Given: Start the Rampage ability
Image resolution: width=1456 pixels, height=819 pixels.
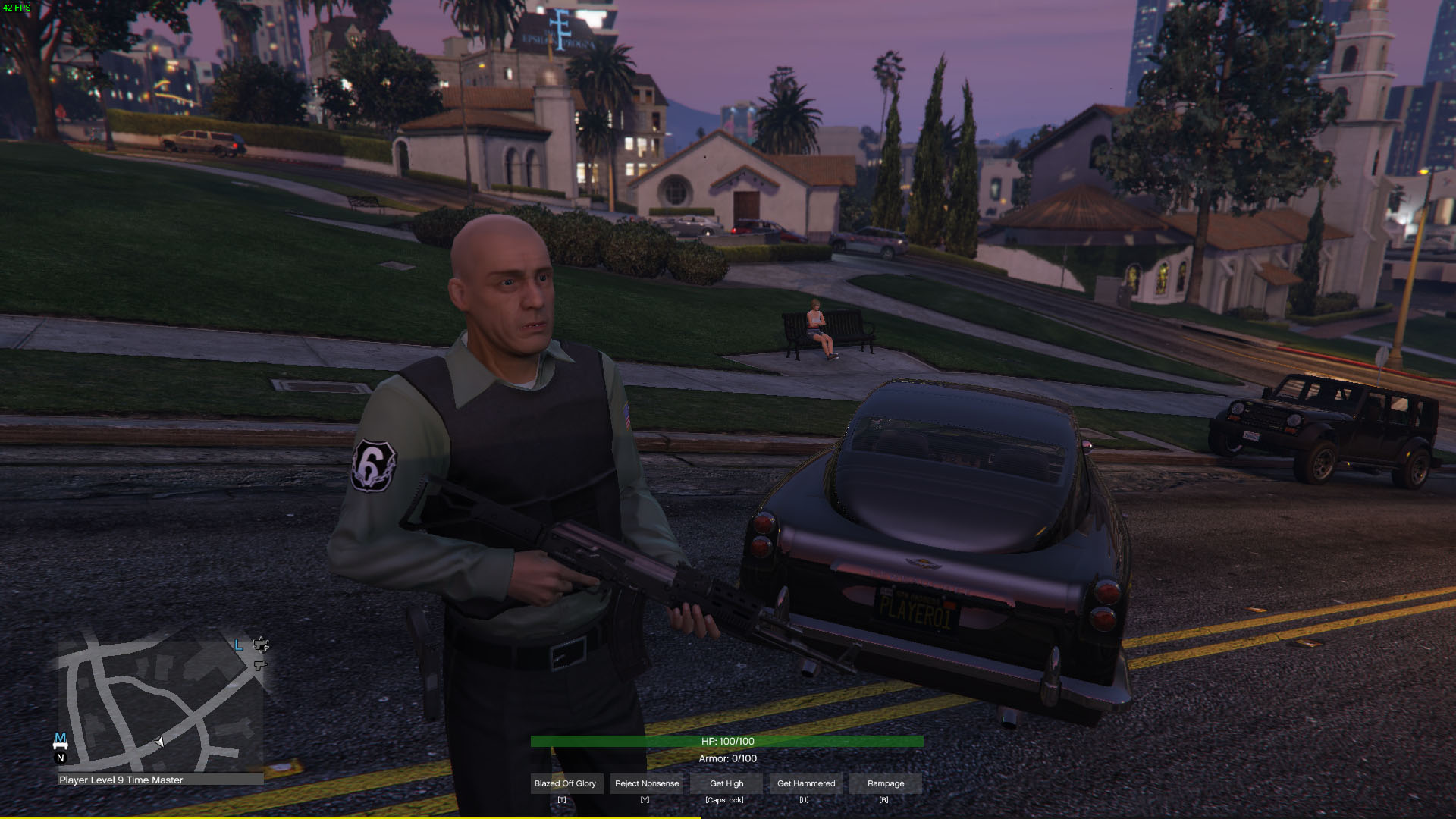Looking at the screenshot, I should pos(886,783).
